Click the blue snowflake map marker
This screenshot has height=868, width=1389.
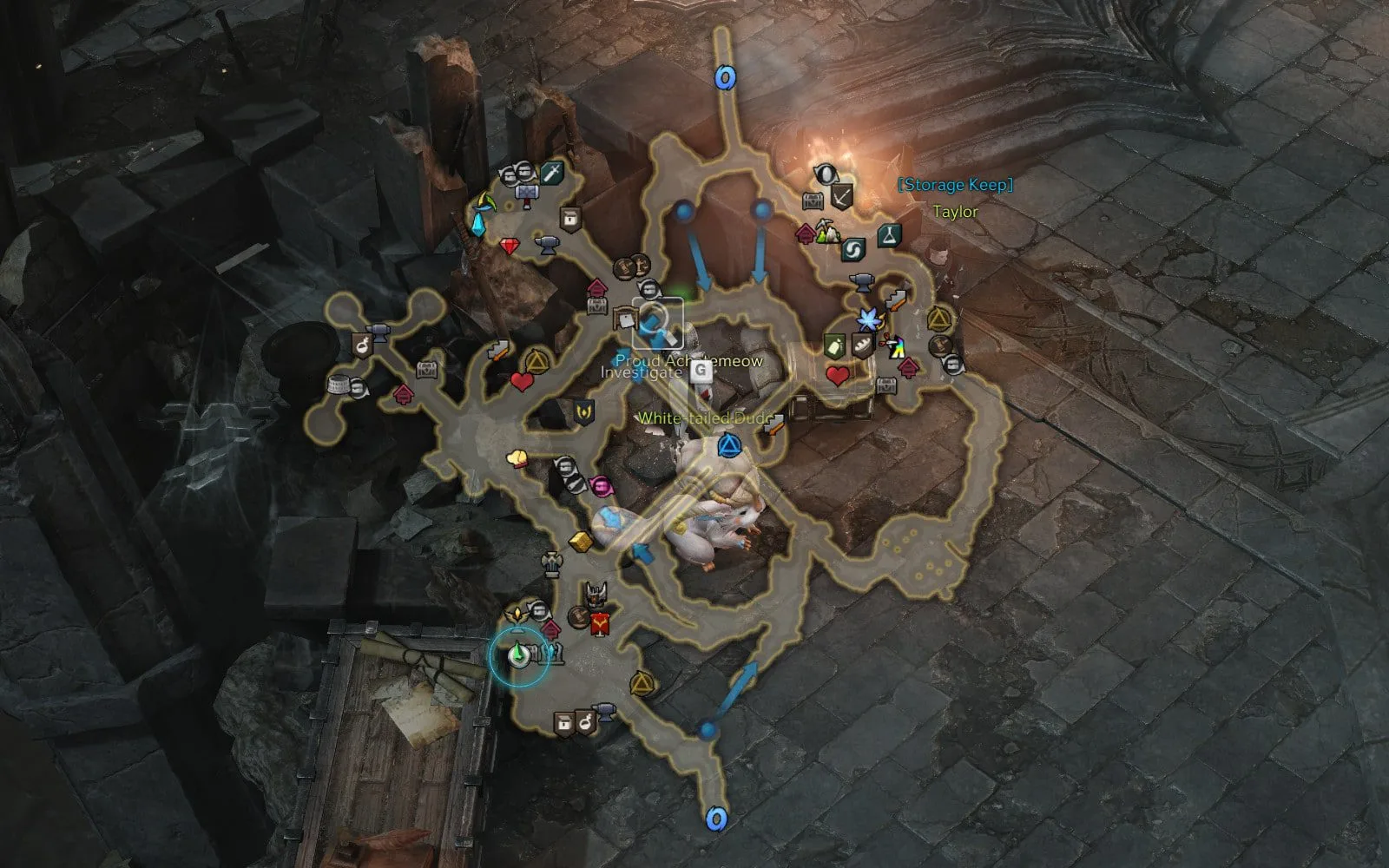[867, 320]
